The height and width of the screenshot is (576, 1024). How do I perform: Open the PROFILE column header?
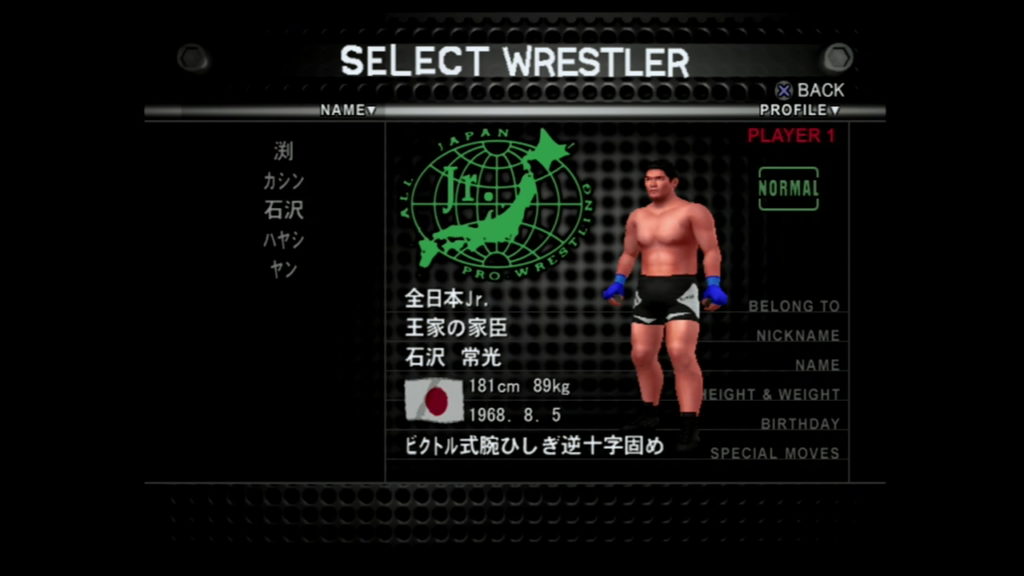pos(799,110)
